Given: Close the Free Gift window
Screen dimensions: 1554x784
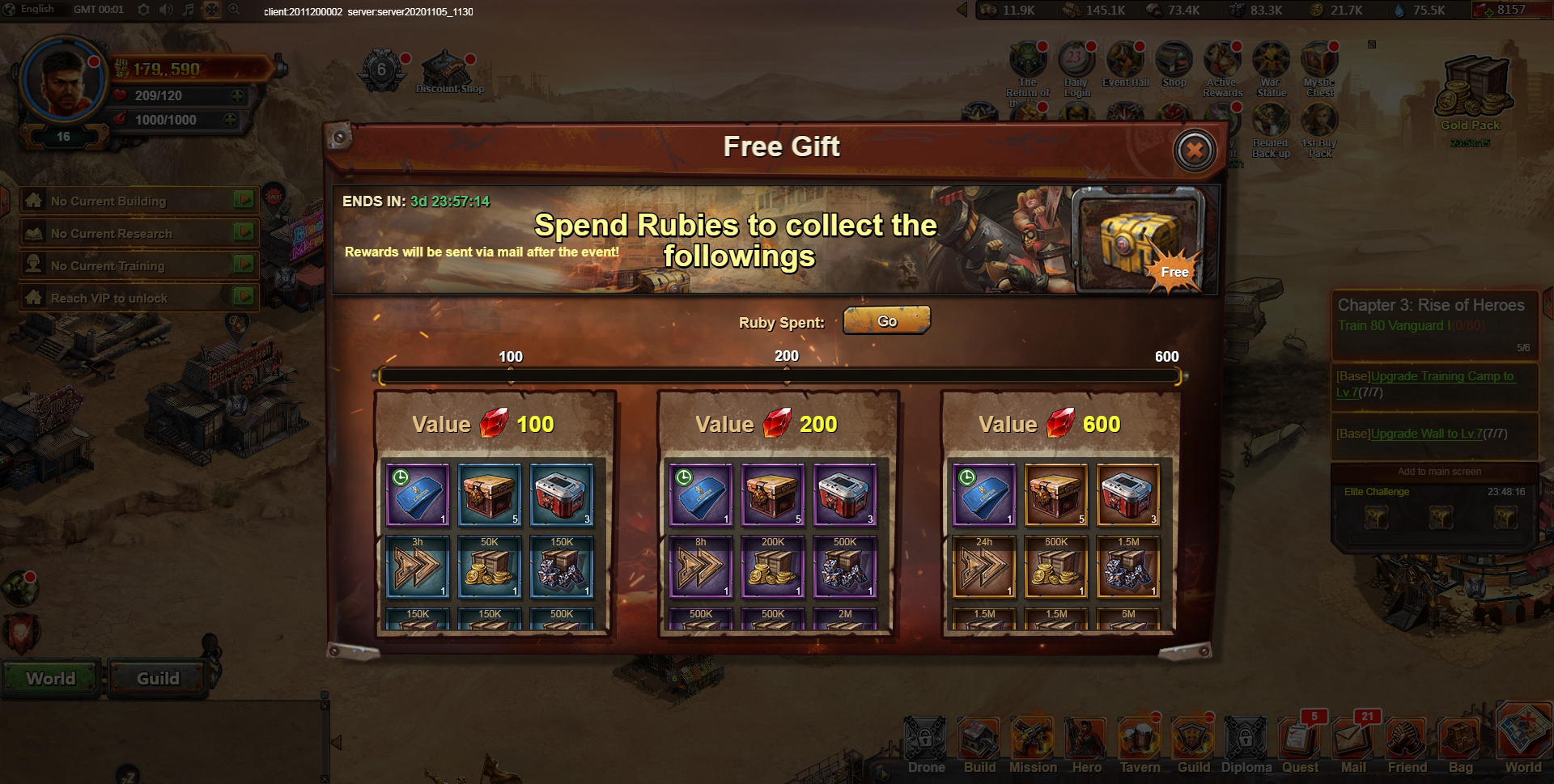Looking at the screenshot, I should click(x=1194, y=150).
